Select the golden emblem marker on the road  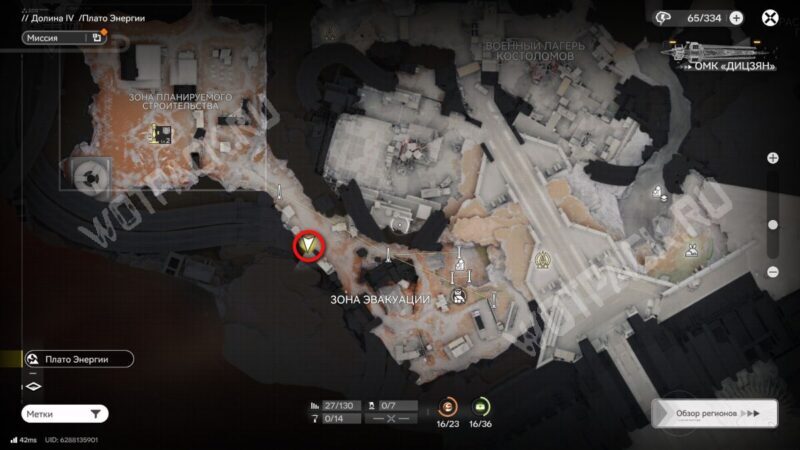tap(545, 259)
